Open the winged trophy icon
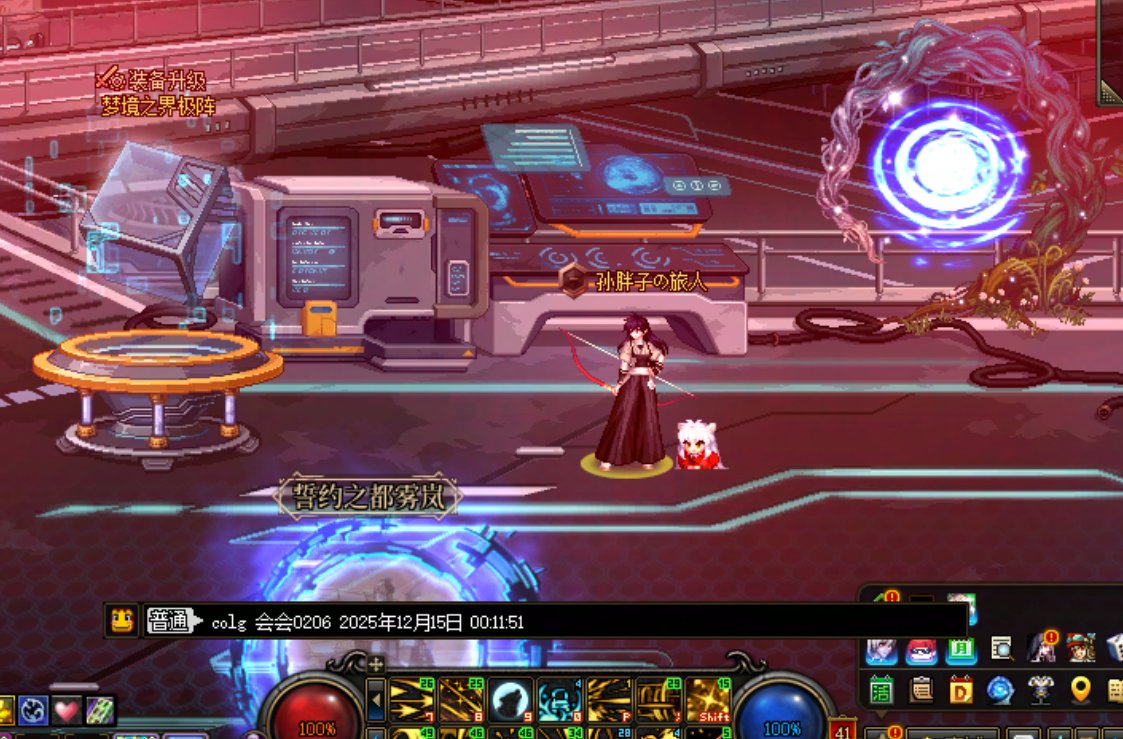Viewport: 1123px width, 739px height. [x=1040, y=691]
